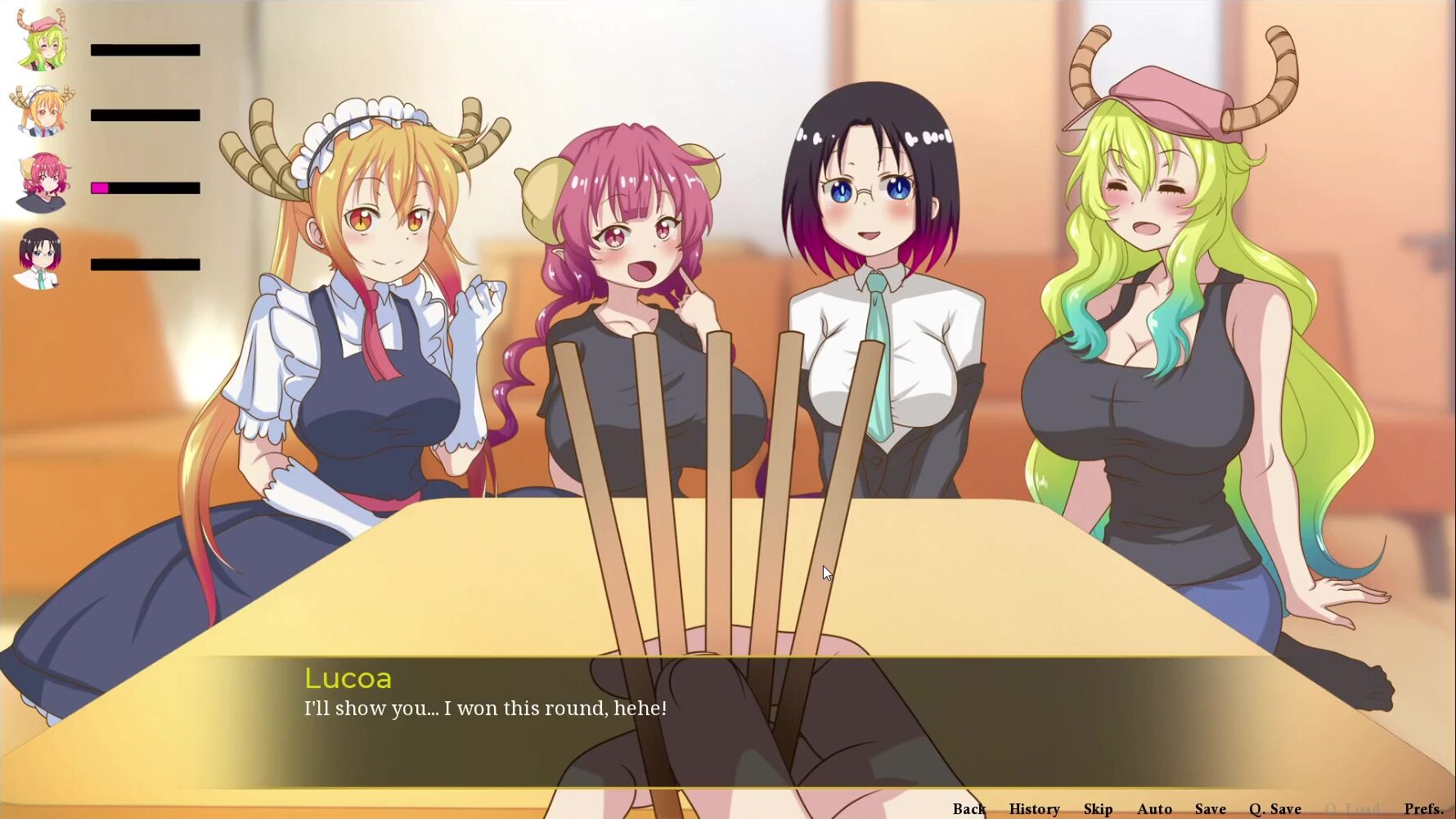Click the greyed-out Q. Load button
Viewport: 1456px width, 819px height.
point(1352,808)
